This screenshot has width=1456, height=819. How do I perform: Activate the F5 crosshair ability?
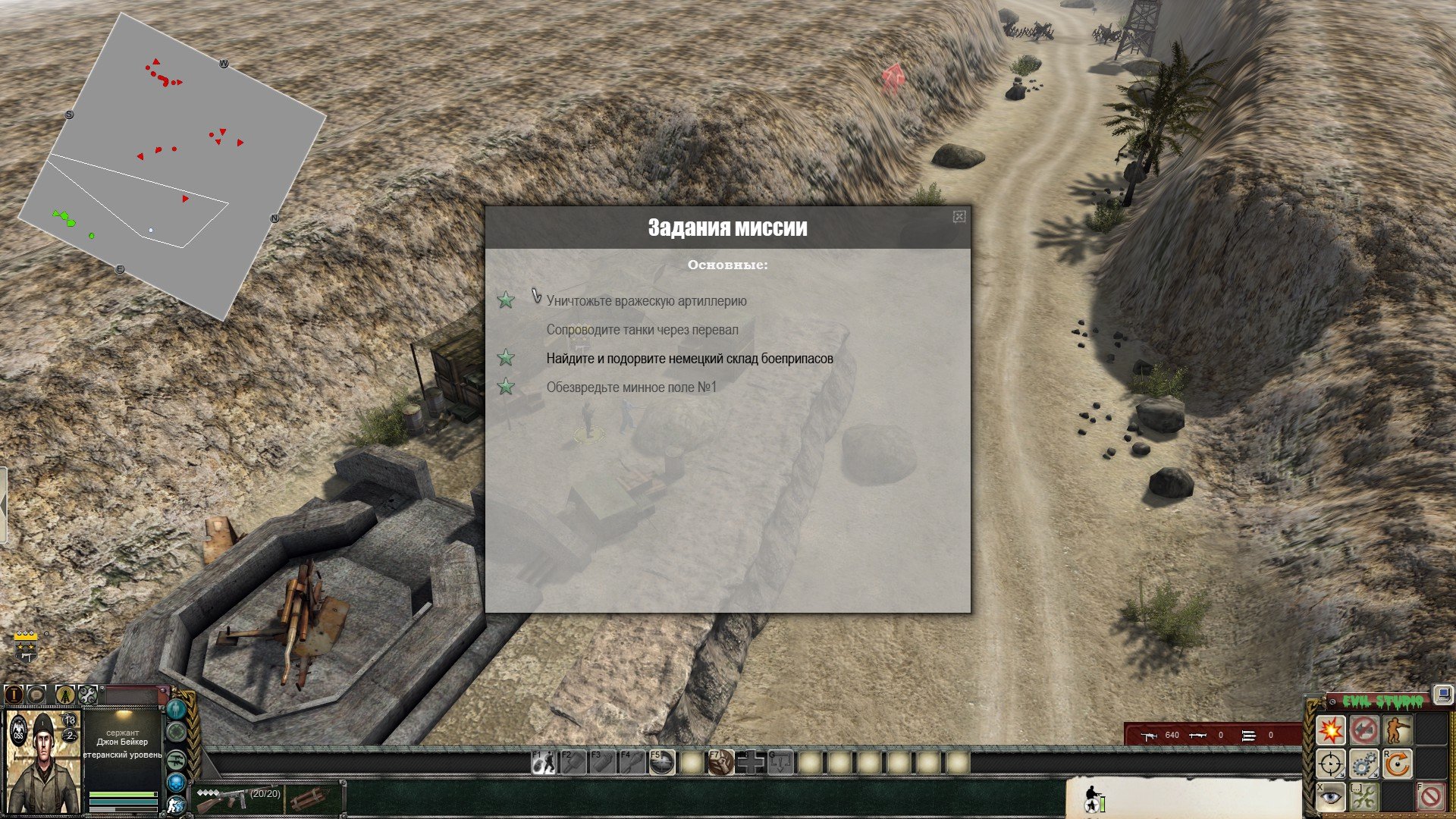click(x=661, y=762)
